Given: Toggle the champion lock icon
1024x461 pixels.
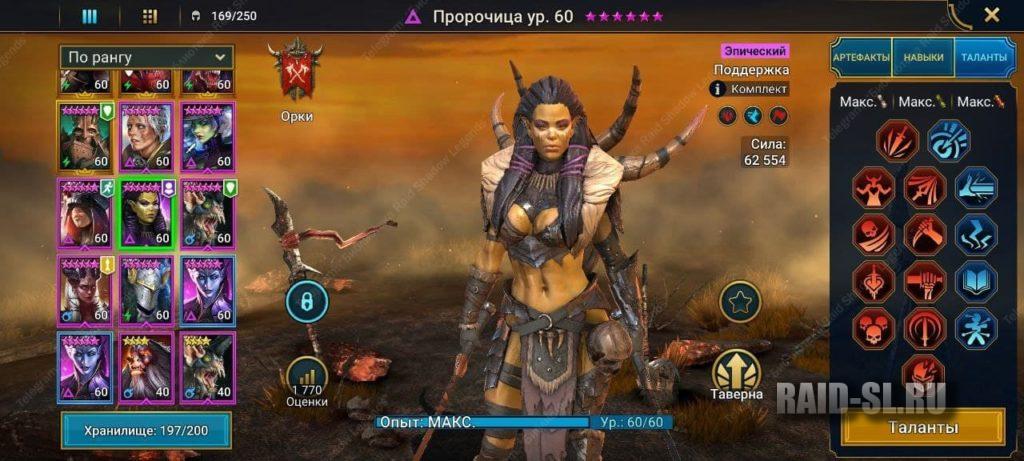Looking at the screenshot, I should [306, 301].
